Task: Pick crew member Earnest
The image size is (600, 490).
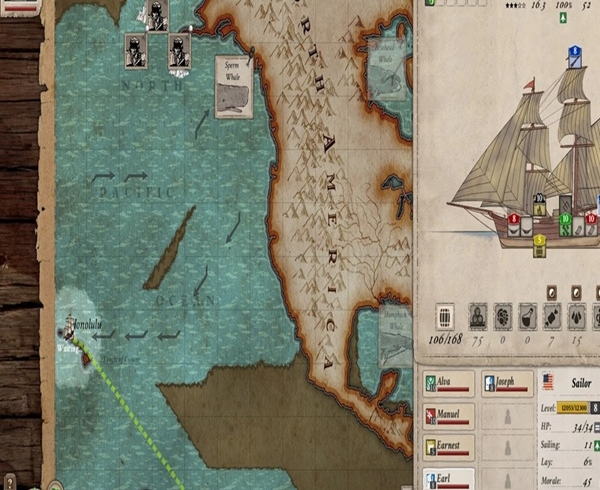Action: pyautogui.click(x=448, y=447)
